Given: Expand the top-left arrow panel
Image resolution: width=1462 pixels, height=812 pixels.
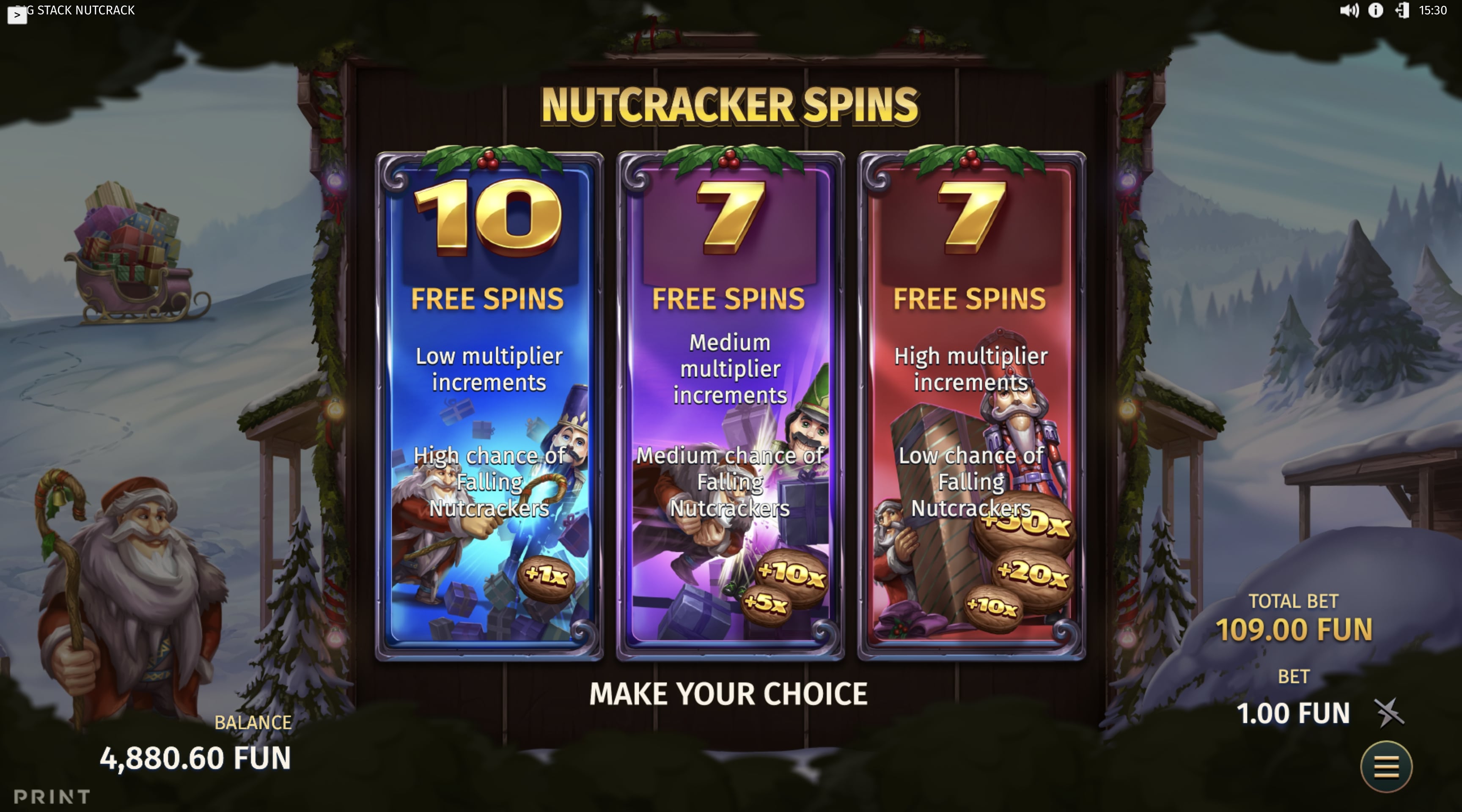Looking at the screenshot, I should [17, 16].
